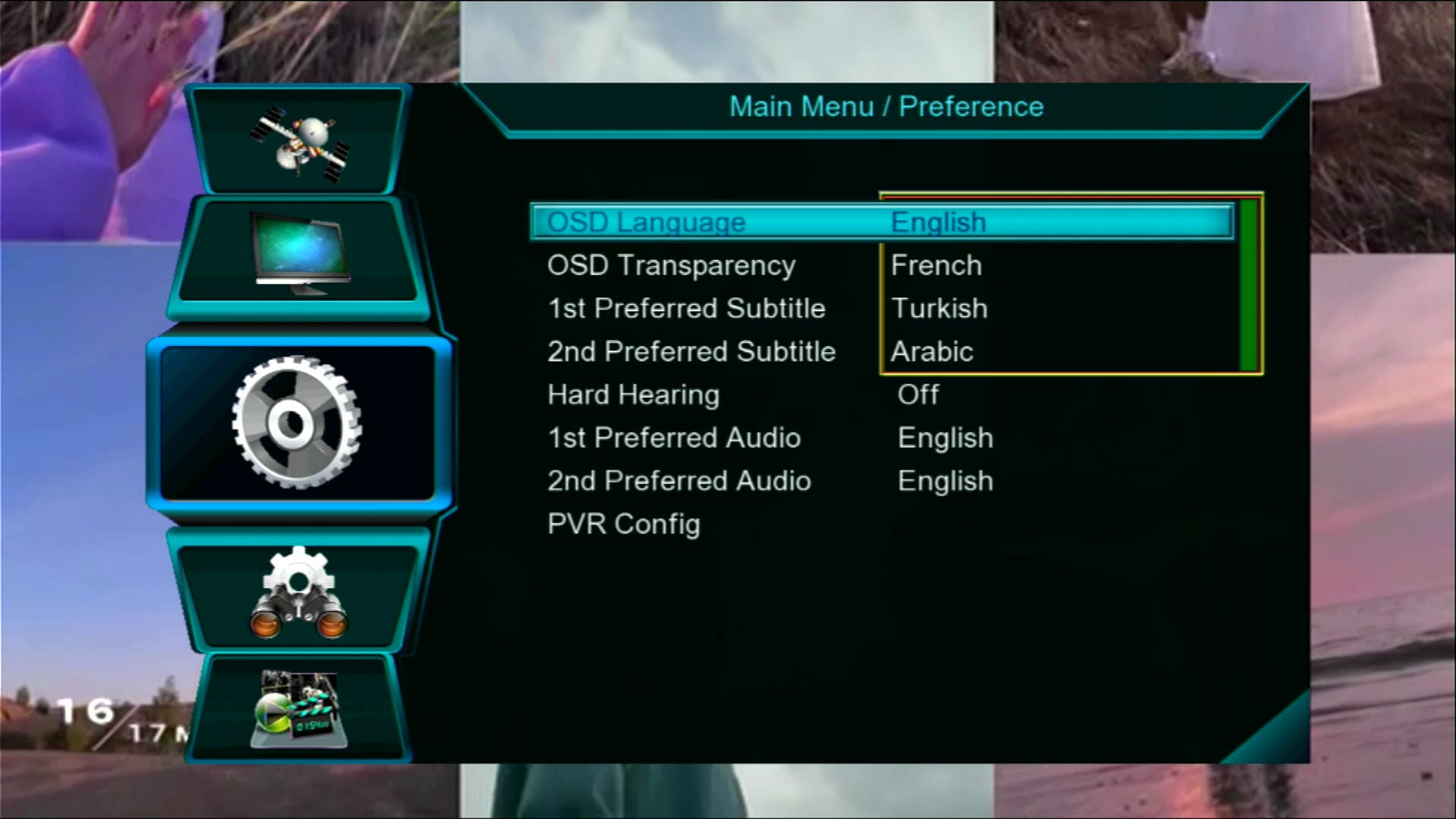1456x819 pixels.
Task: Toggle Hard Hearing setting off
Action: pos(918,394)
